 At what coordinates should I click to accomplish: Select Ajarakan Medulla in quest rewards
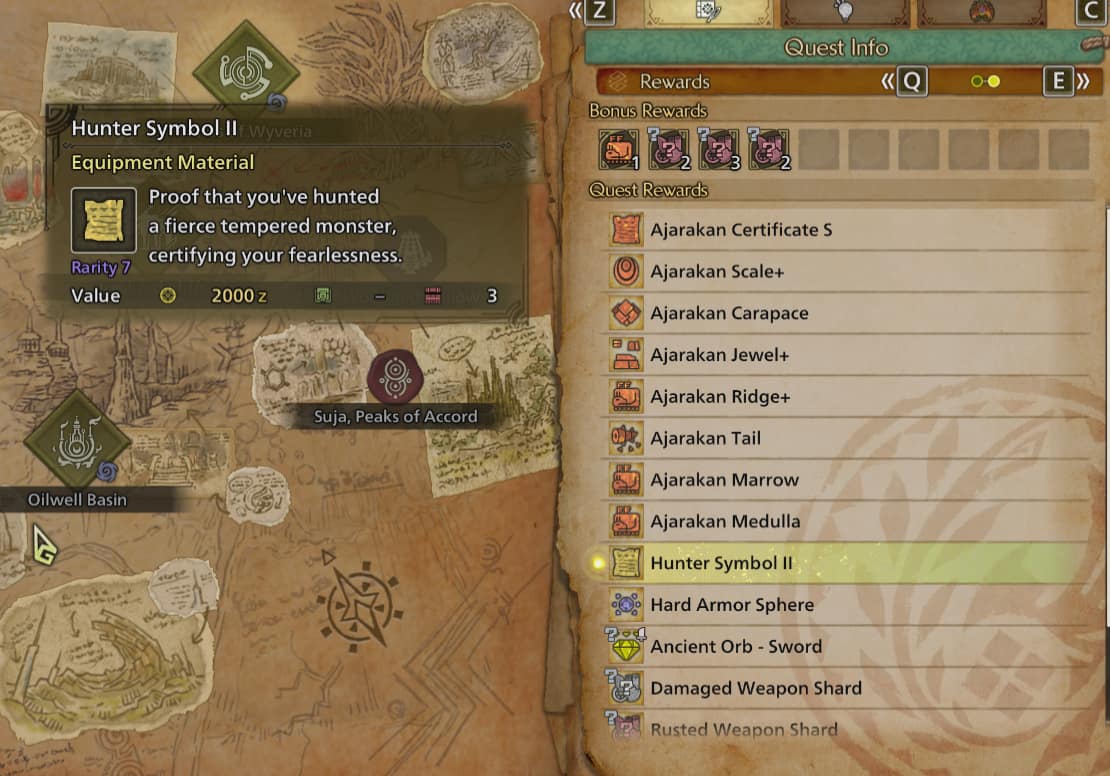[725, 522]
